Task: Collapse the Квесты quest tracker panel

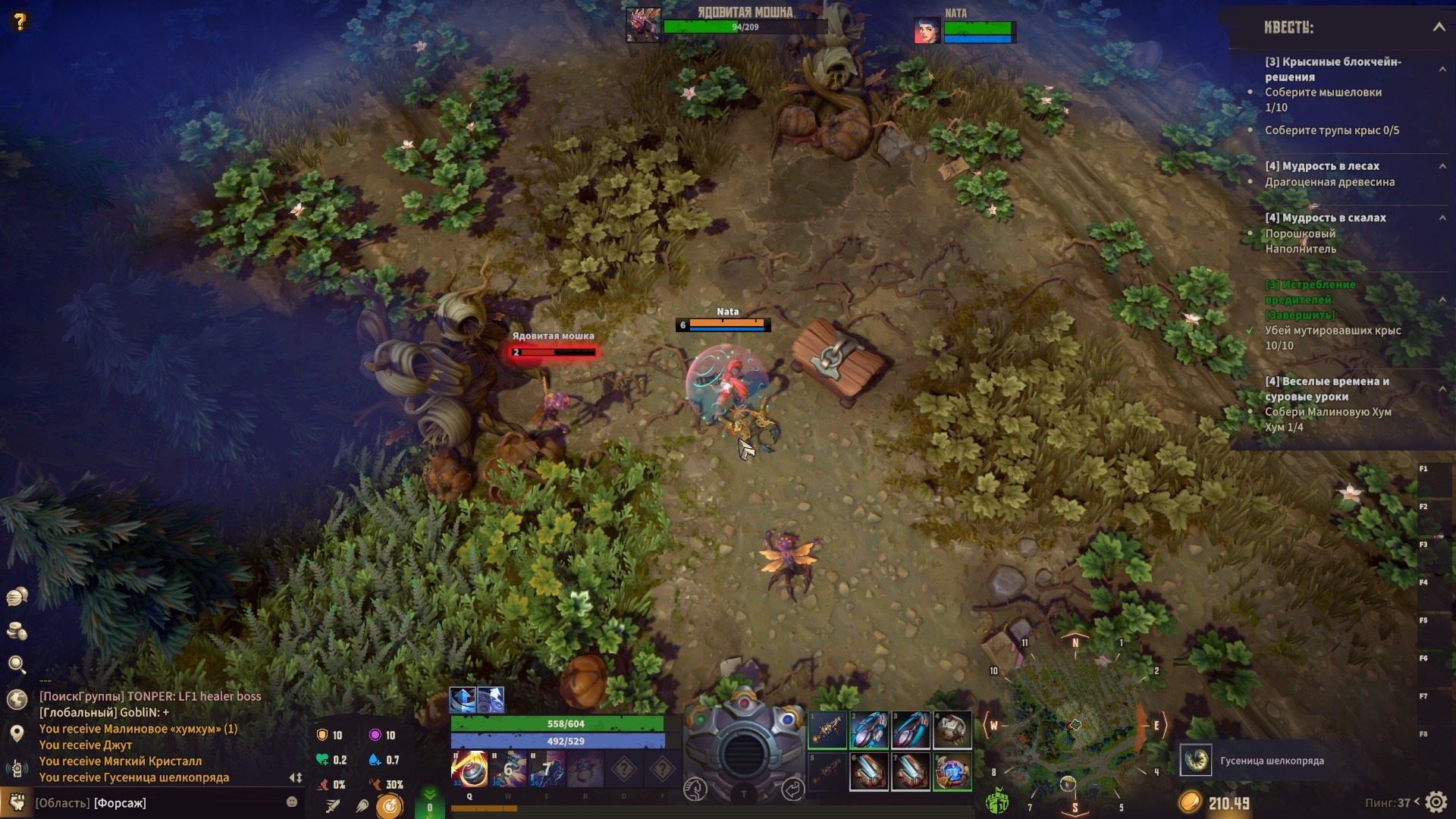Action: pos(1439,27)
